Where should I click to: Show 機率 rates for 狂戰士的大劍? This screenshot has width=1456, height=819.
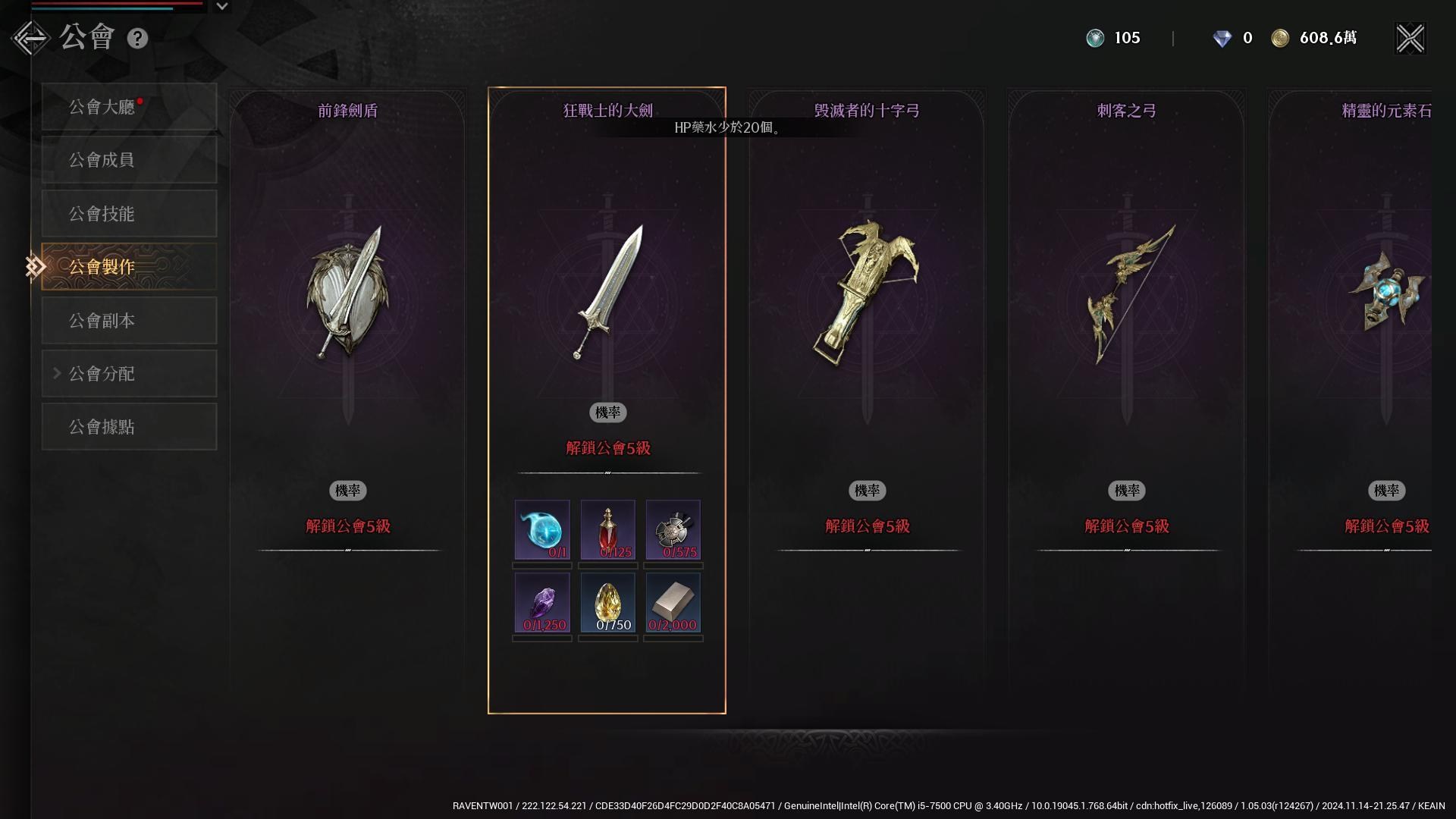coord(607,413)
